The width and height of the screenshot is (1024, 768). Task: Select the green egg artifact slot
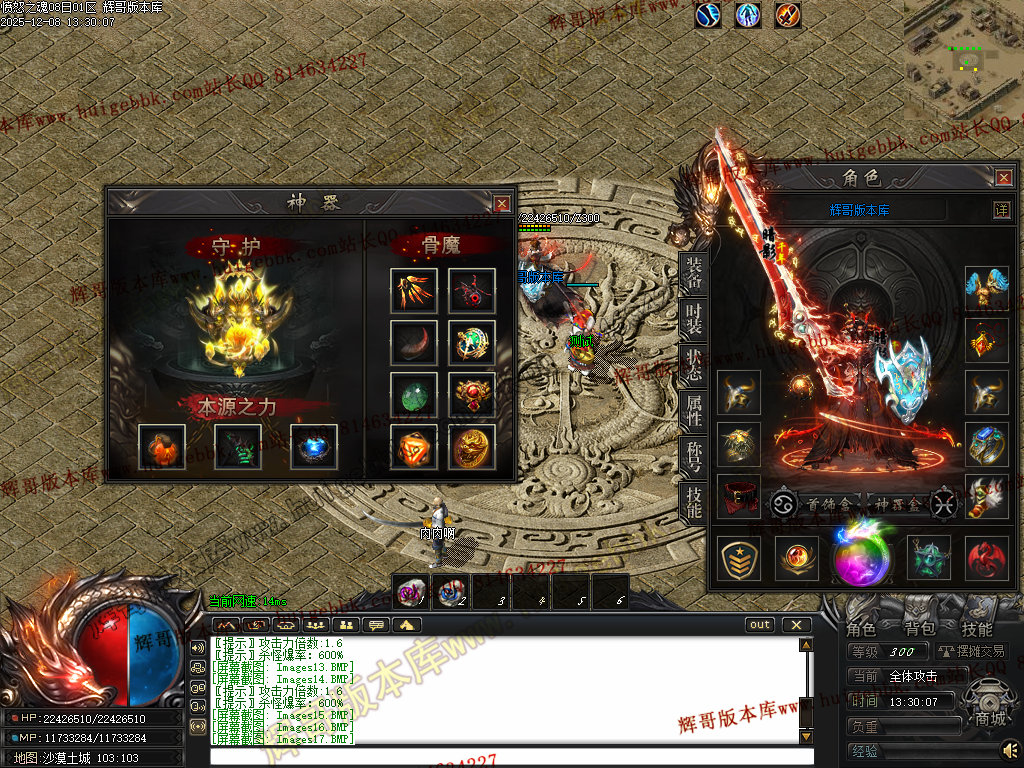pyautogui.click(x=413, y=394)
